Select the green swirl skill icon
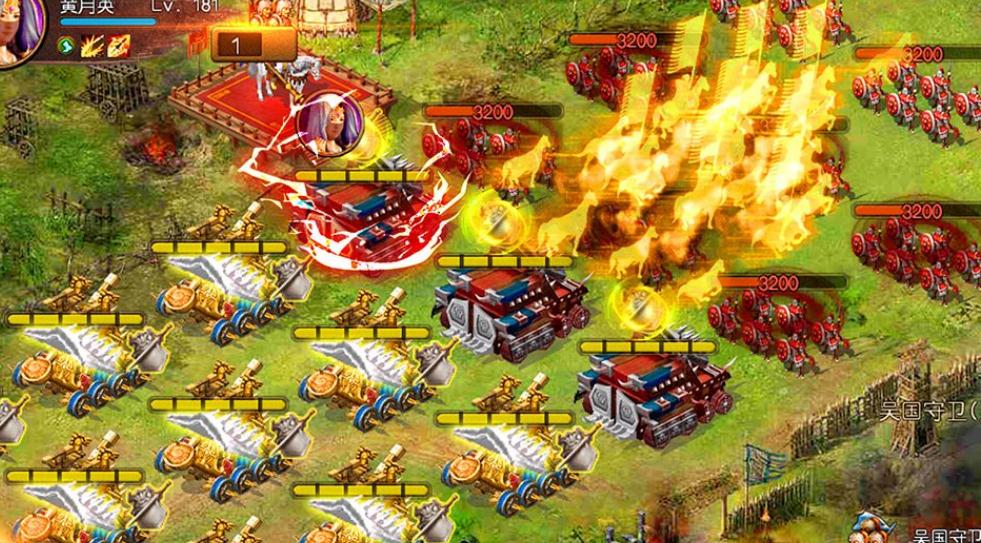This screenshot has height=543, width=981. [68, 44]
